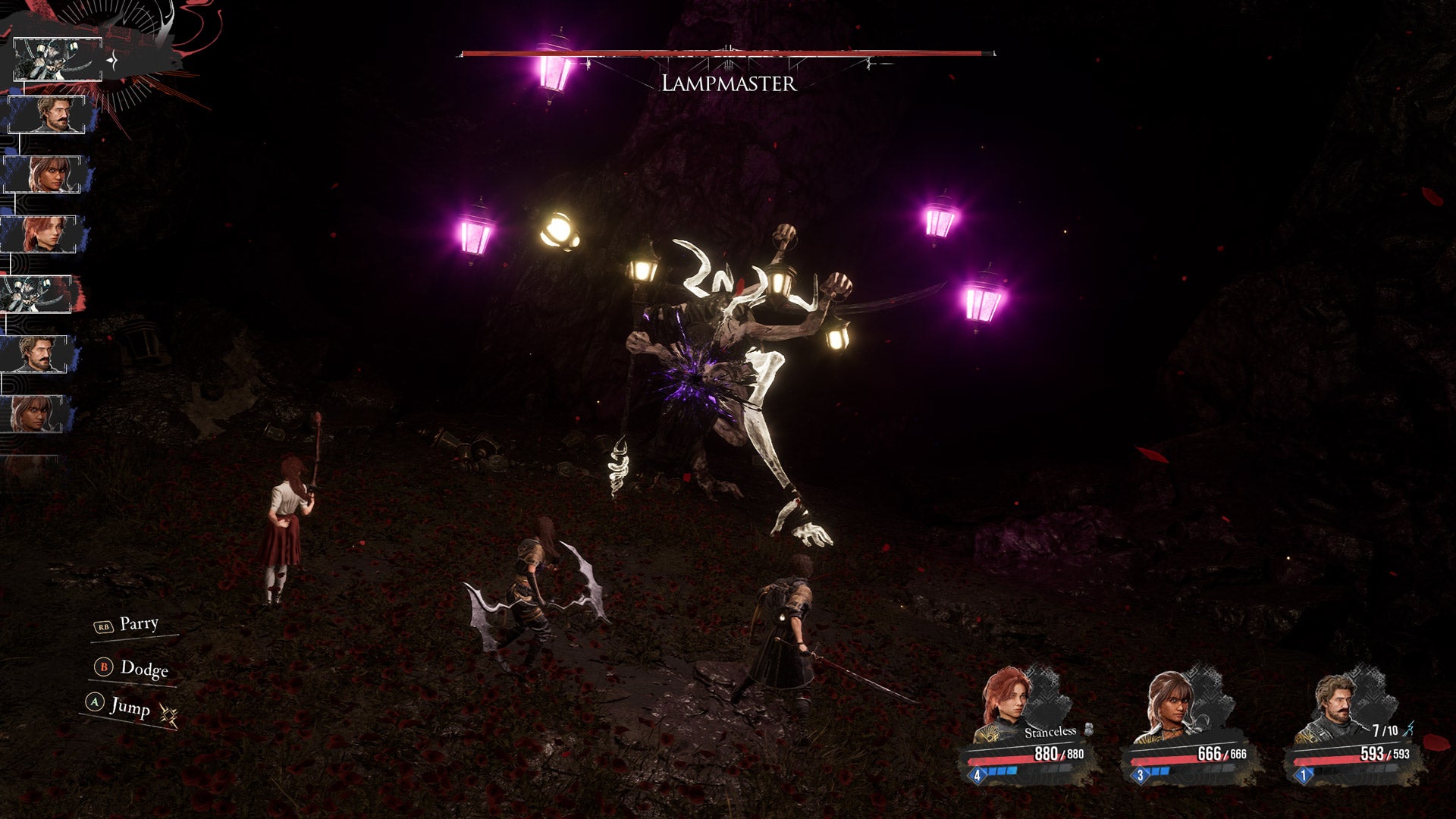Select Maelle's portrait in the turn order timeline
Image resolution: width=1456 pixels, height=819 pixels.
[x=38, y=232]
